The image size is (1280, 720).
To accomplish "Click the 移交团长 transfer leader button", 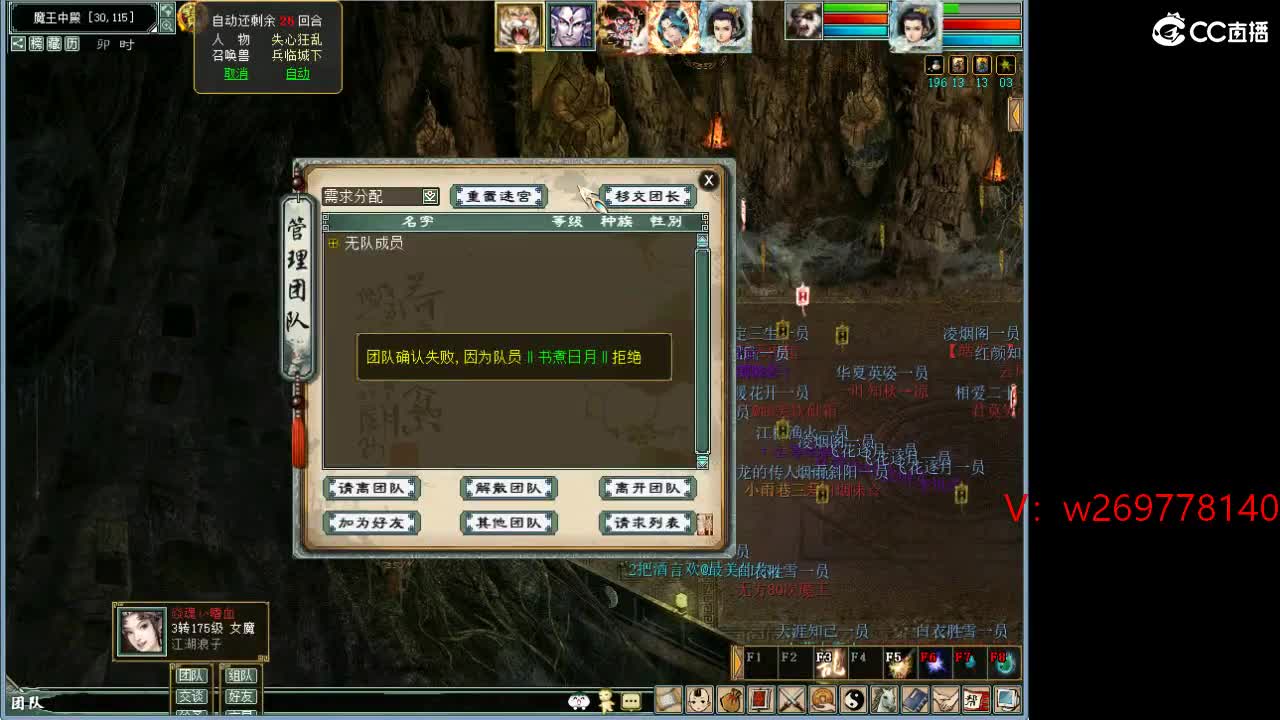I will [x=646, y=196].
